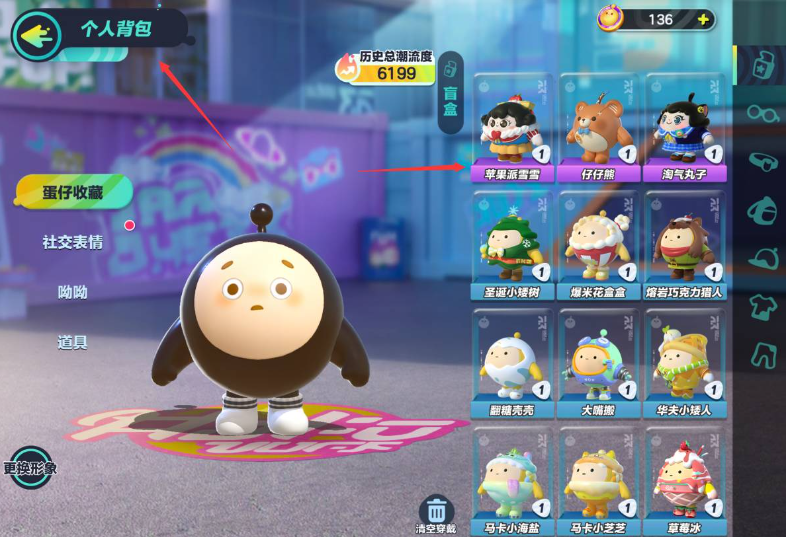Switch to the shirt clothing tab
787x537 pixels.
click(x=762, y=305)
